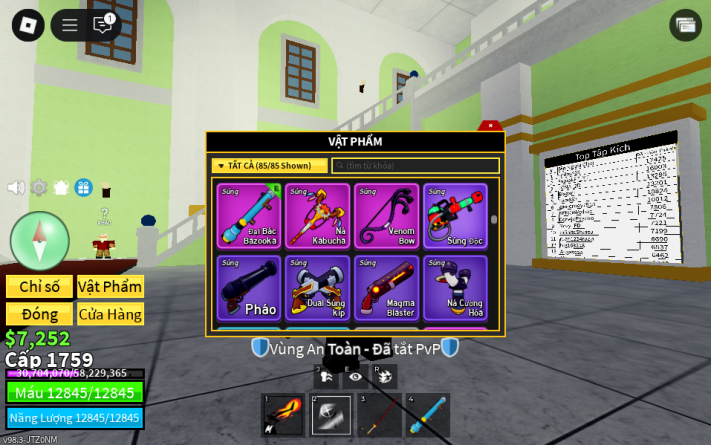Select the Magma Blaster gun

387,288
